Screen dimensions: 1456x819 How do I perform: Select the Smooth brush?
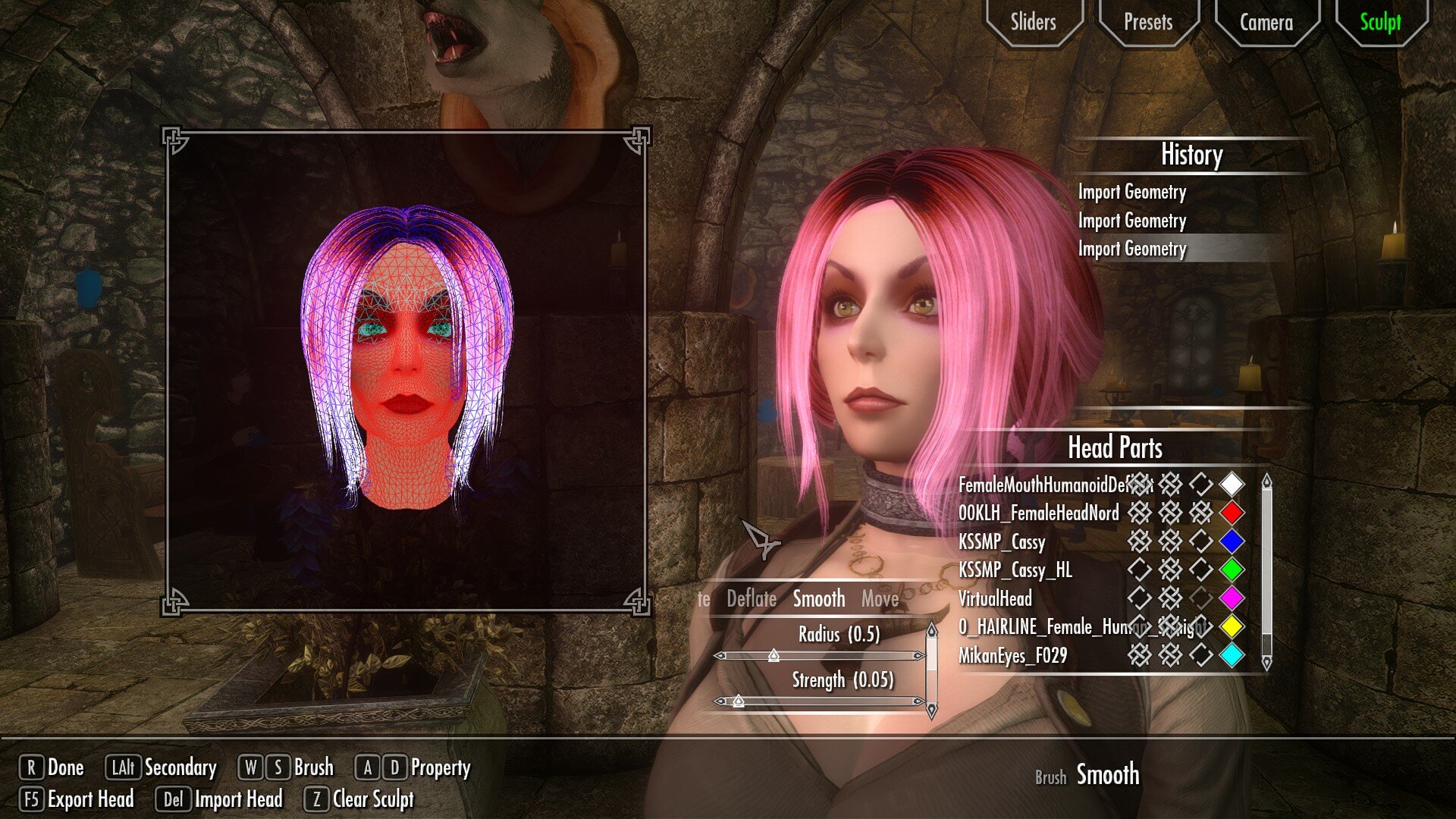point(817,599)
